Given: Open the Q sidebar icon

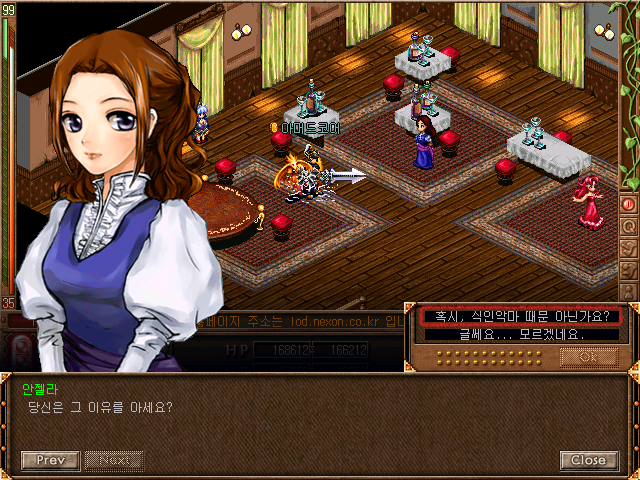Looking at the screenshot, I should 630,225.
